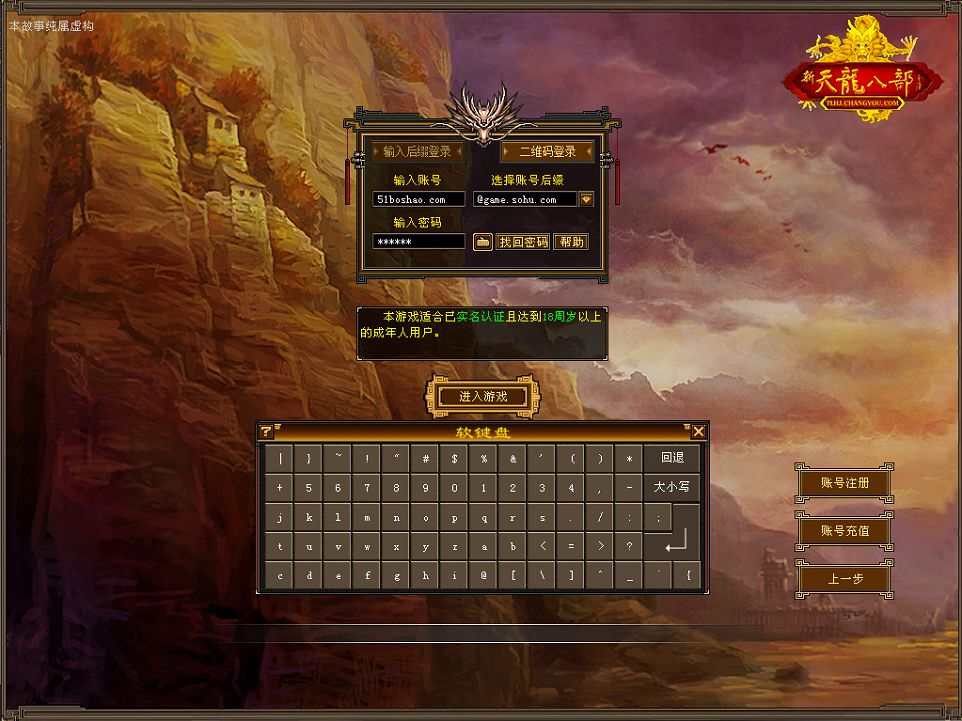The height and width of the screenshot is (721, 962).
Task: Click the soft keyboard's question mark icon
Action: 266,432
